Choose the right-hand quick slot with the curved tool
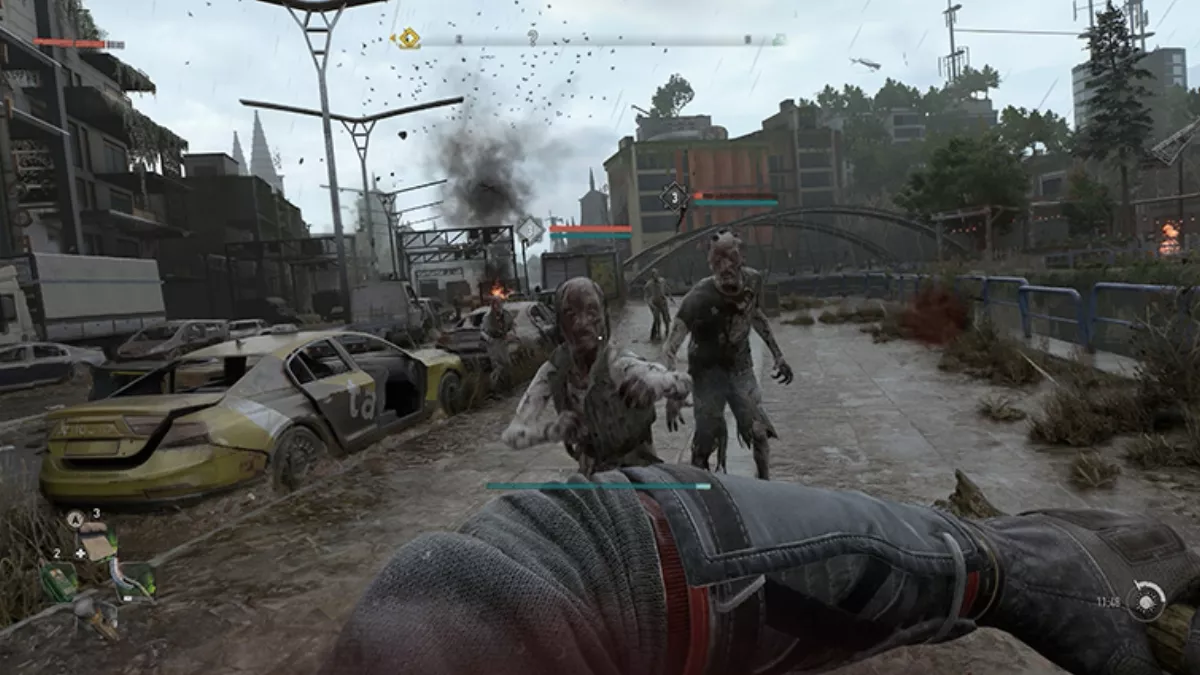Image resolution: width=1200 pixels, height=675 pixels. (x=132, y=578)
